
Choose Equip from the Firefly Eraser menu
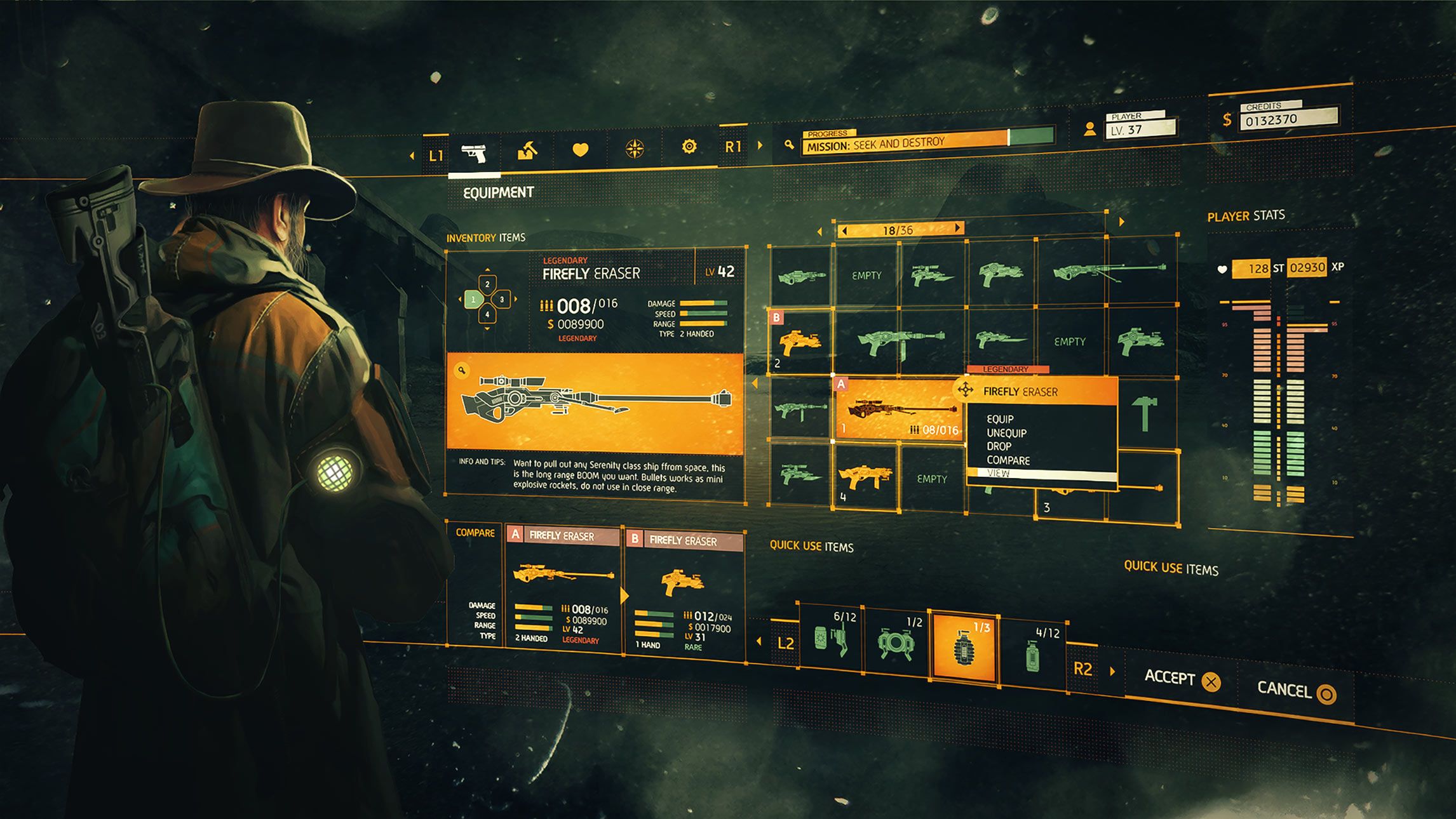(x=1000, y=419)
